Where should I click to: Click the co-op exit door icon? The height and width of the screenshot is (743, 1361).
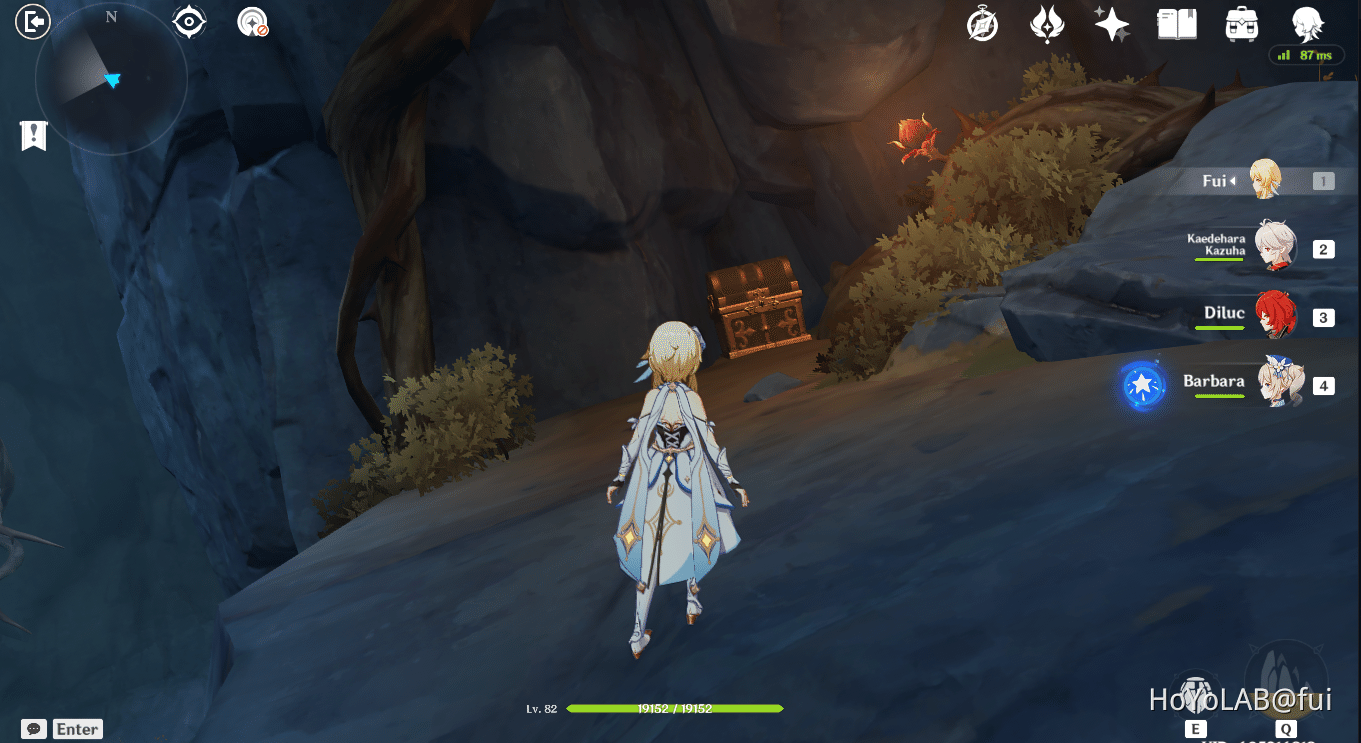tap(33, 21)
